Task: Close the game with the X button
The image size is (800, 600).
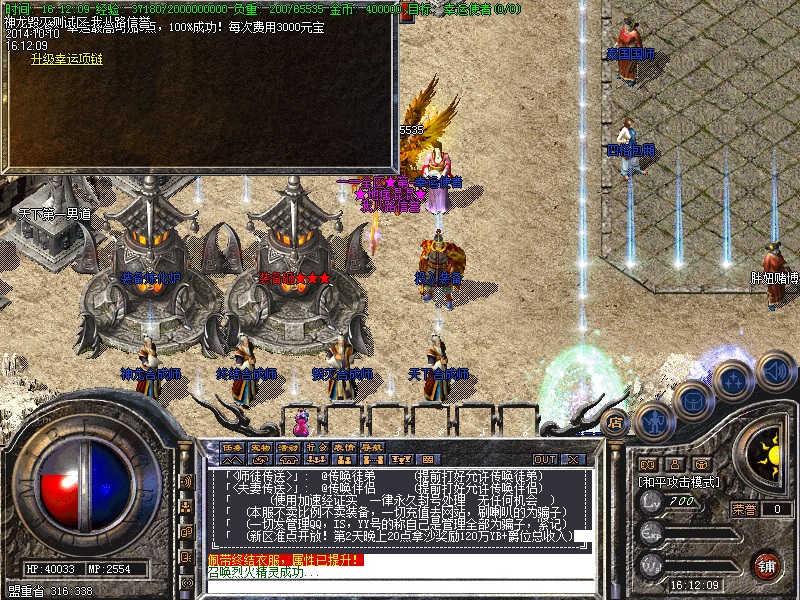Action: click(x=573, y=459)
